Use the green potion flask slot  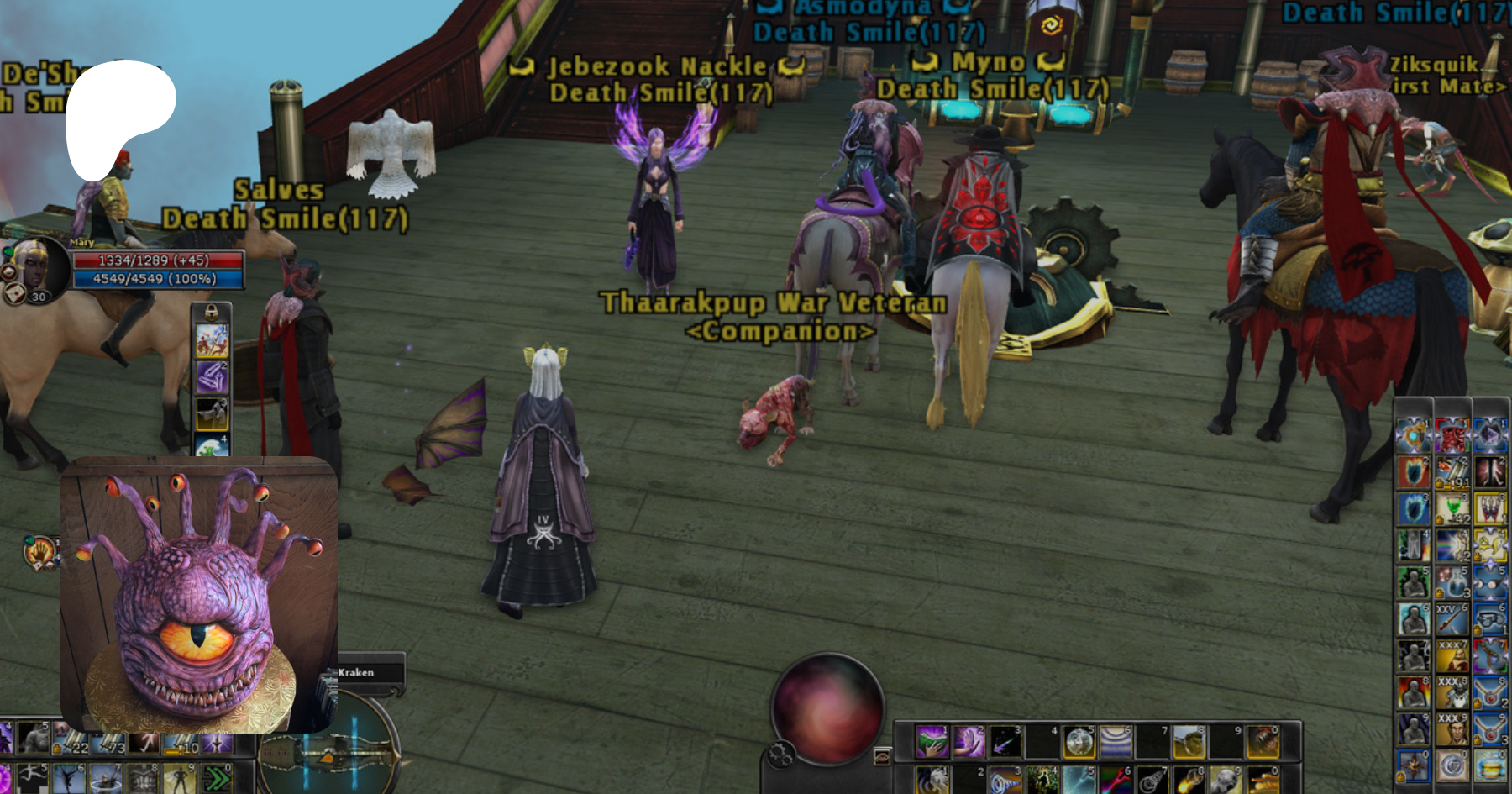point(1452,507)
